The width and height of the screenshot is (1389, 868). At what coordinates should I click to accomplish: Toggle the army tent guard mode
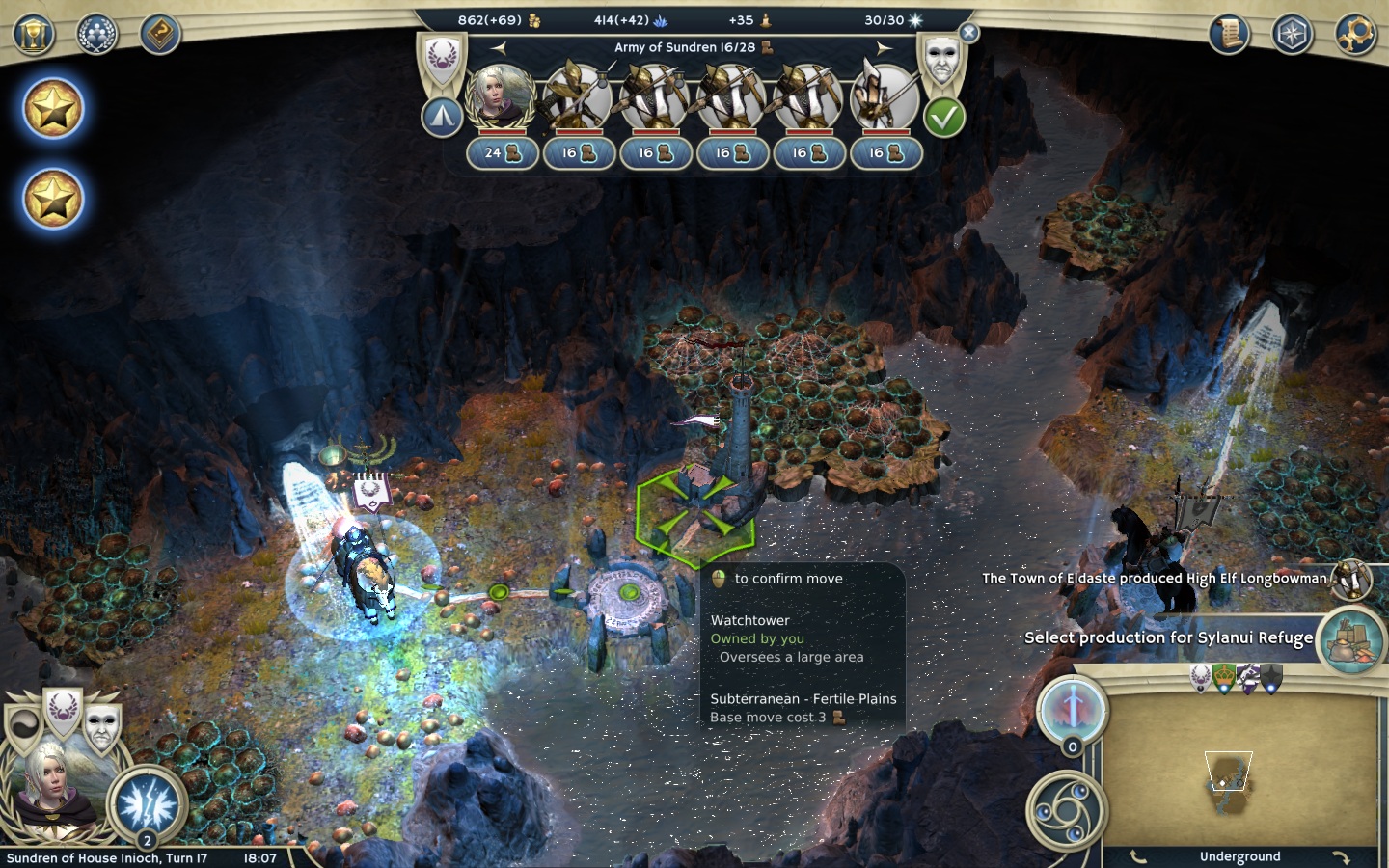[x=441, y=118]
